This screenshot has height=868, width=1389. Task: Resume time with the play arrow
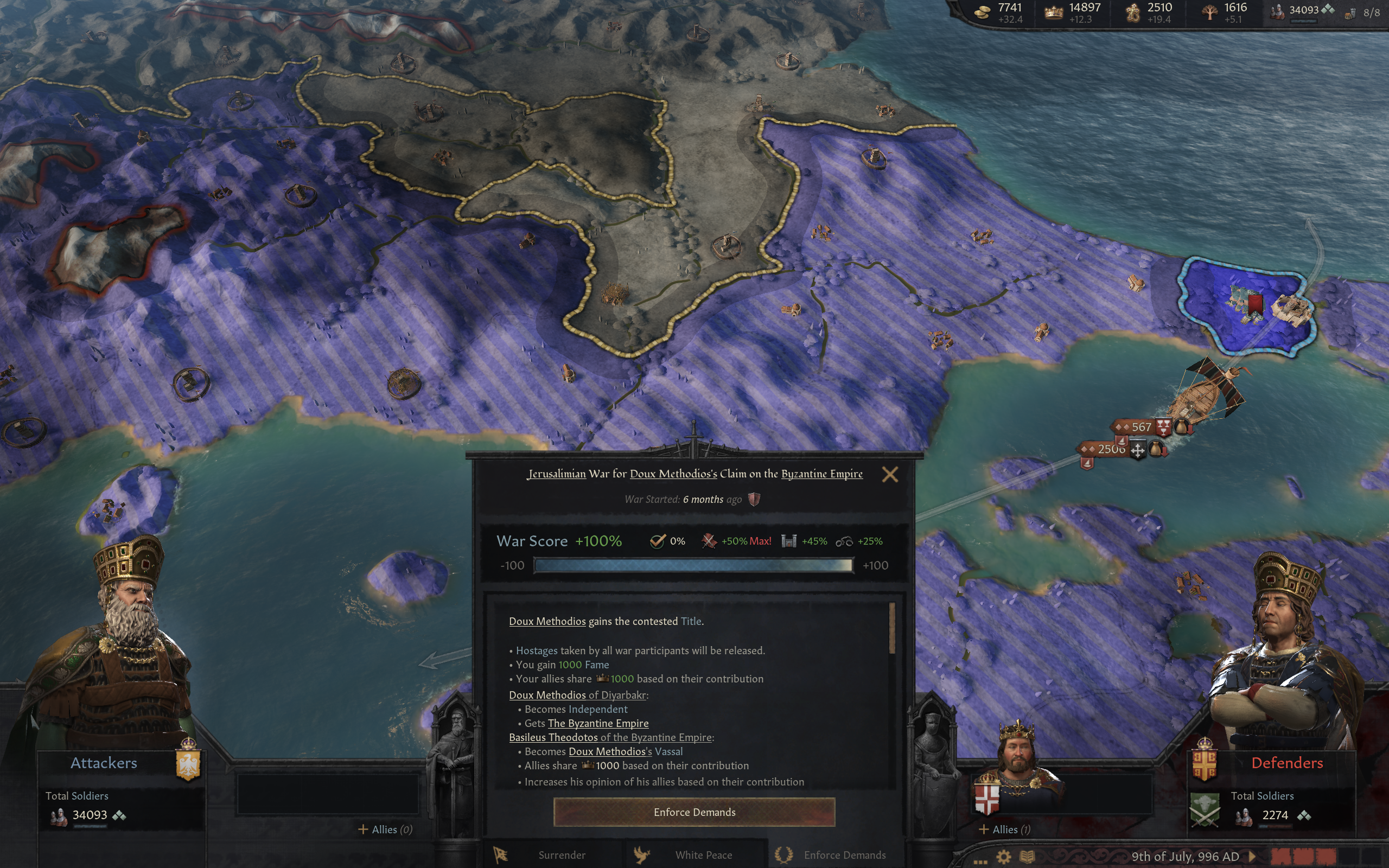tap(1253, 856)
